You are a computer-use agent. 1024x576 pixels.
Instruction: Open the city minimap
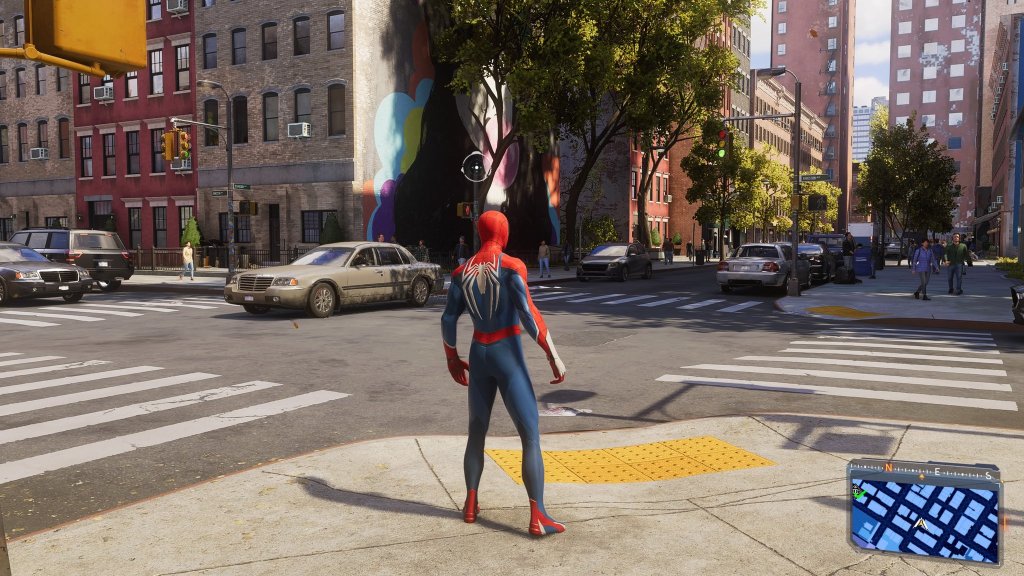(924, 521)
